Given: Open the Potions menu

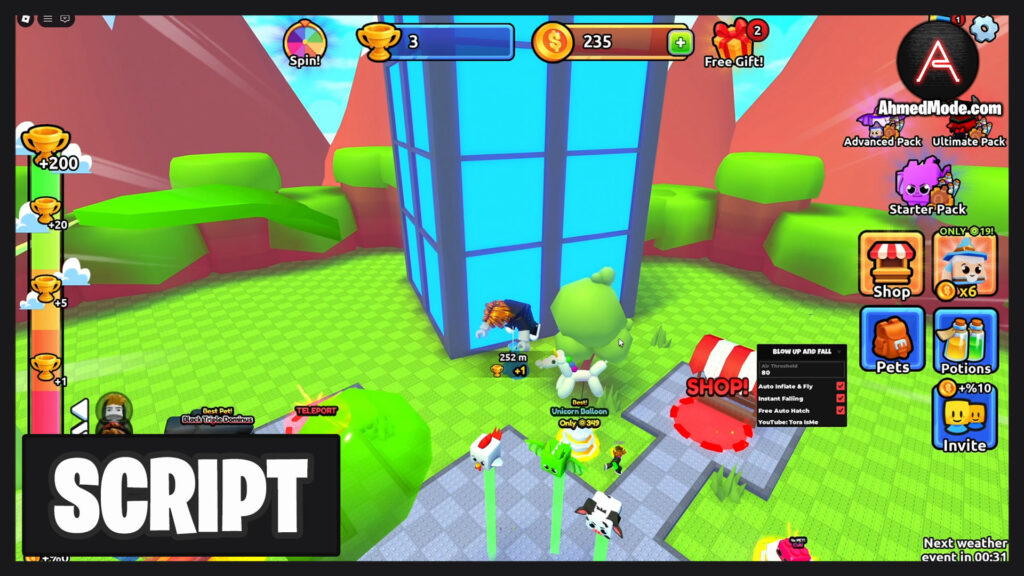Looking at the screenshot, I should pyautogui.click(x=965, y=340).
